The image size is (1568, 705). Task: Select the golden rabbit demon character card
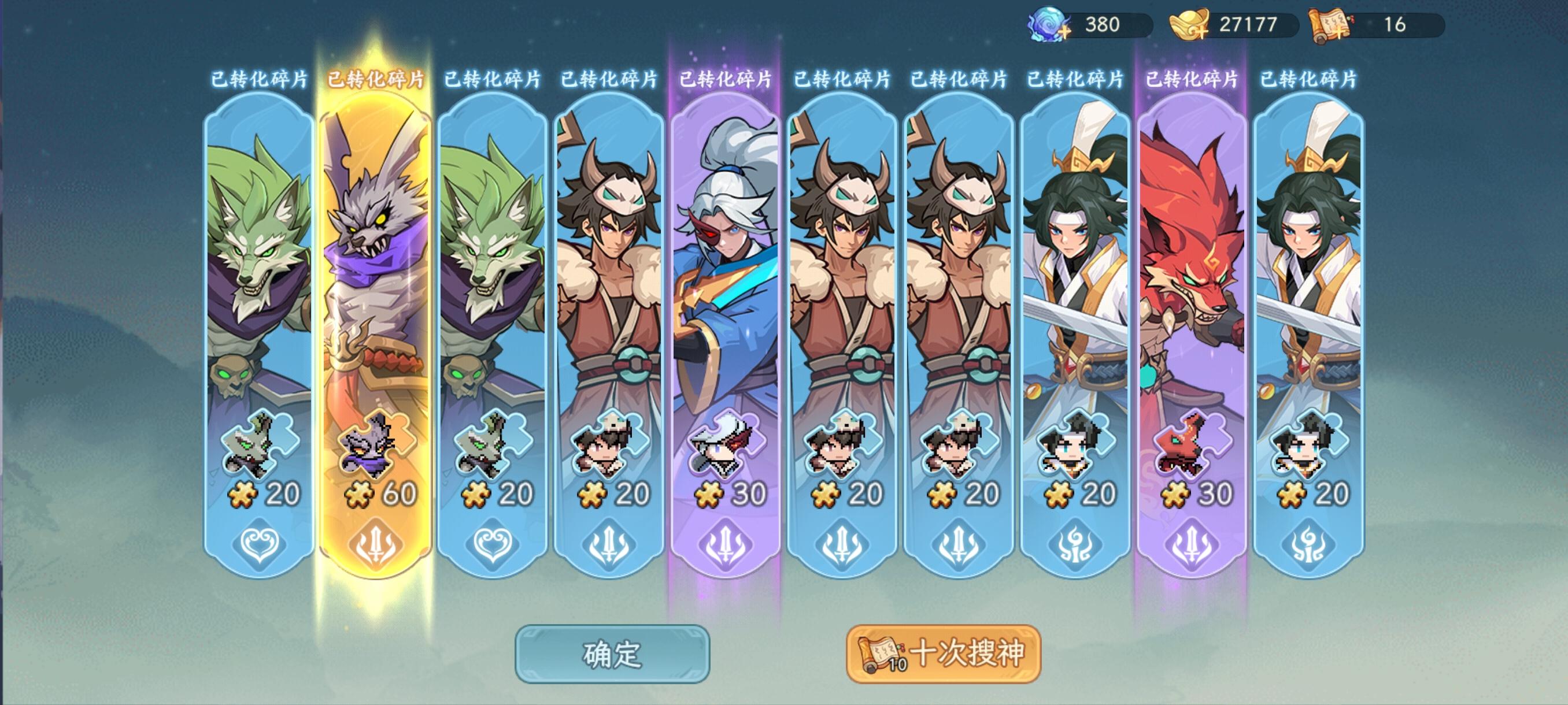[x=378, y=274]
